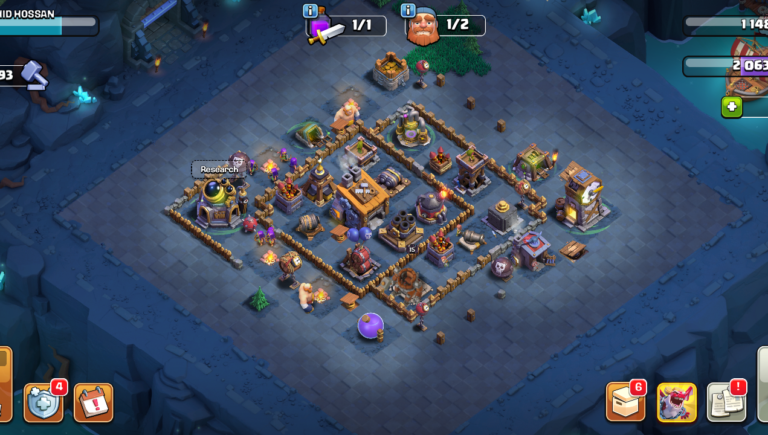Image resolution: width=768 pixels, height=435 pixels.
Task: Tap the green plus button
Action: [x=732, y=107]
